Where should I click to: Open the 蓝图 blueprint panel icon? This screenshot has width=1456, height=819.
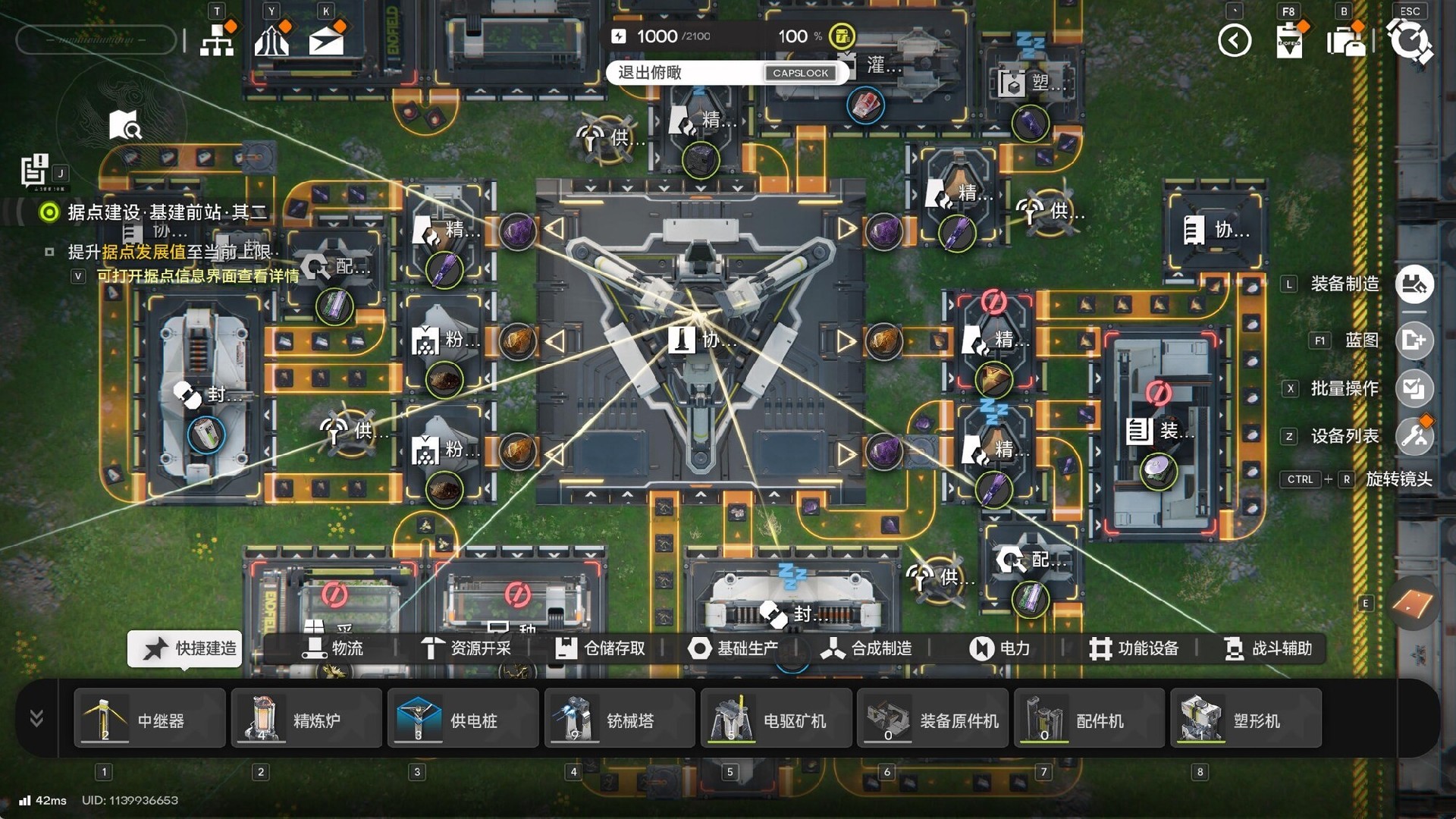(1414, 340)
